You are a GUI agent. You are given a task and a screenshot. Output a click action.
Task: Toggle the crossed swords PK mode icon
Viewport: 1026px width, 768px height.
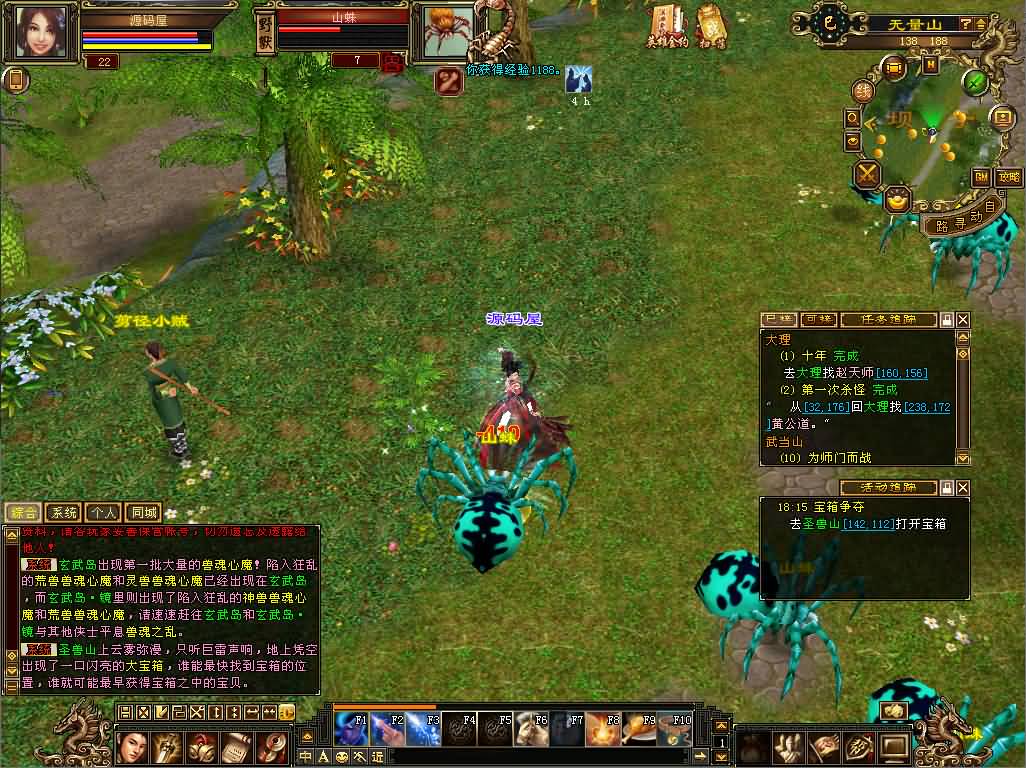[x=866, y=174]
